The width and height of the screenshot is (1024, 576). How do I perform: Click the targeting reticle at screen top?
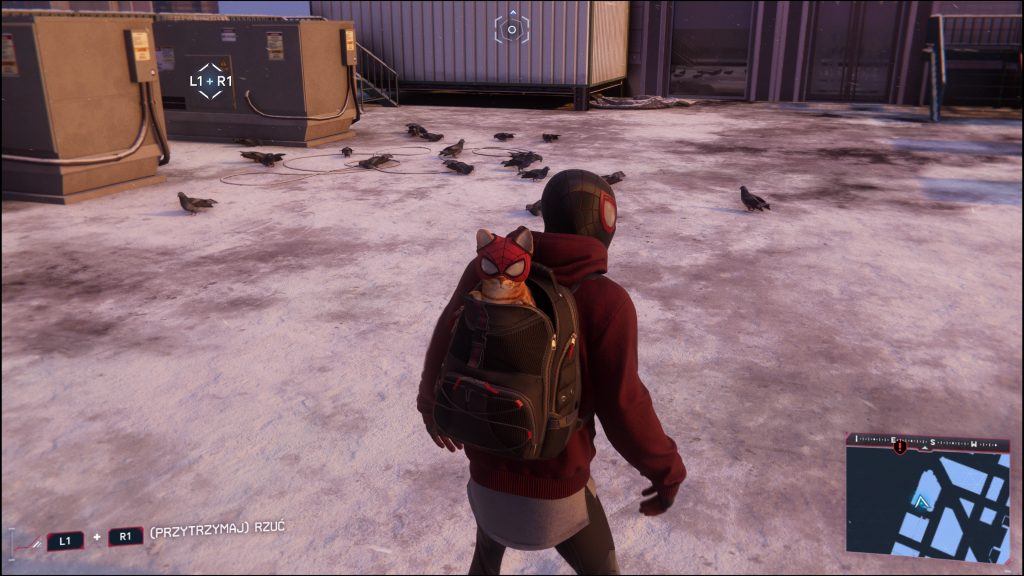[512, 28]
